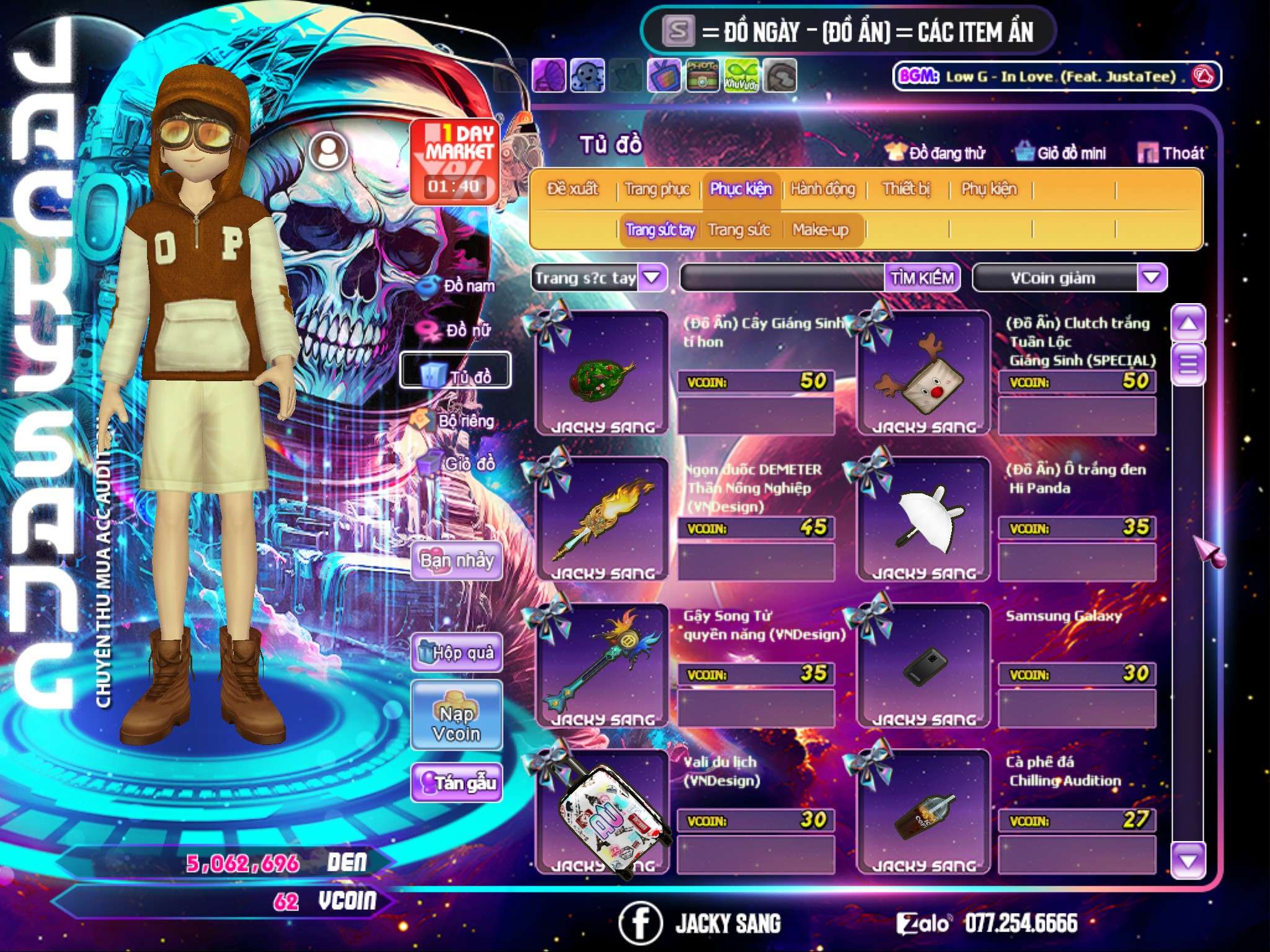Select the Đồ nam menu entry
Screen dimensions: 1270x952
[x=459, y=286]
